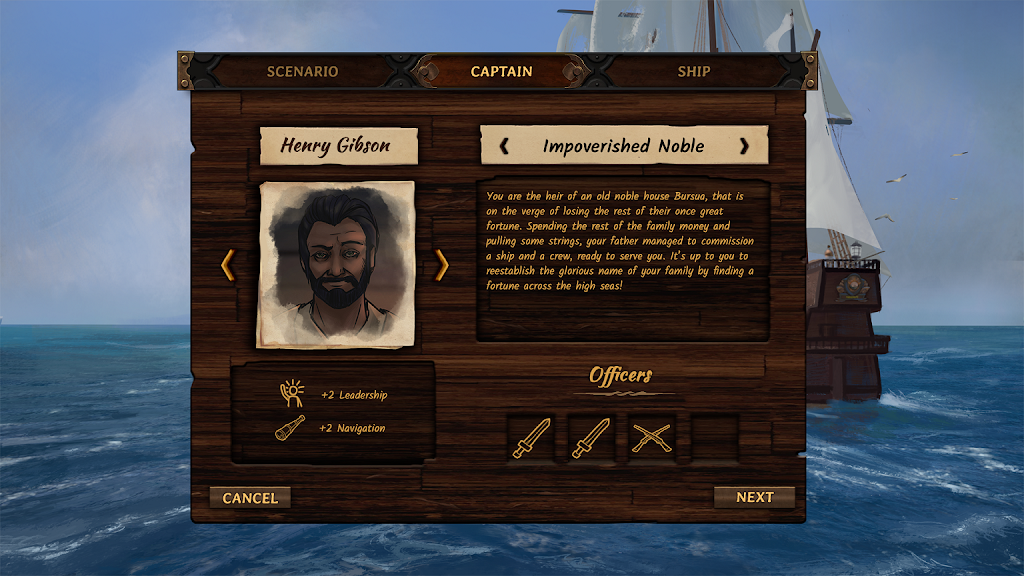Cancel captain creation
1024x576 pixels.
click(x=250, y=497)
